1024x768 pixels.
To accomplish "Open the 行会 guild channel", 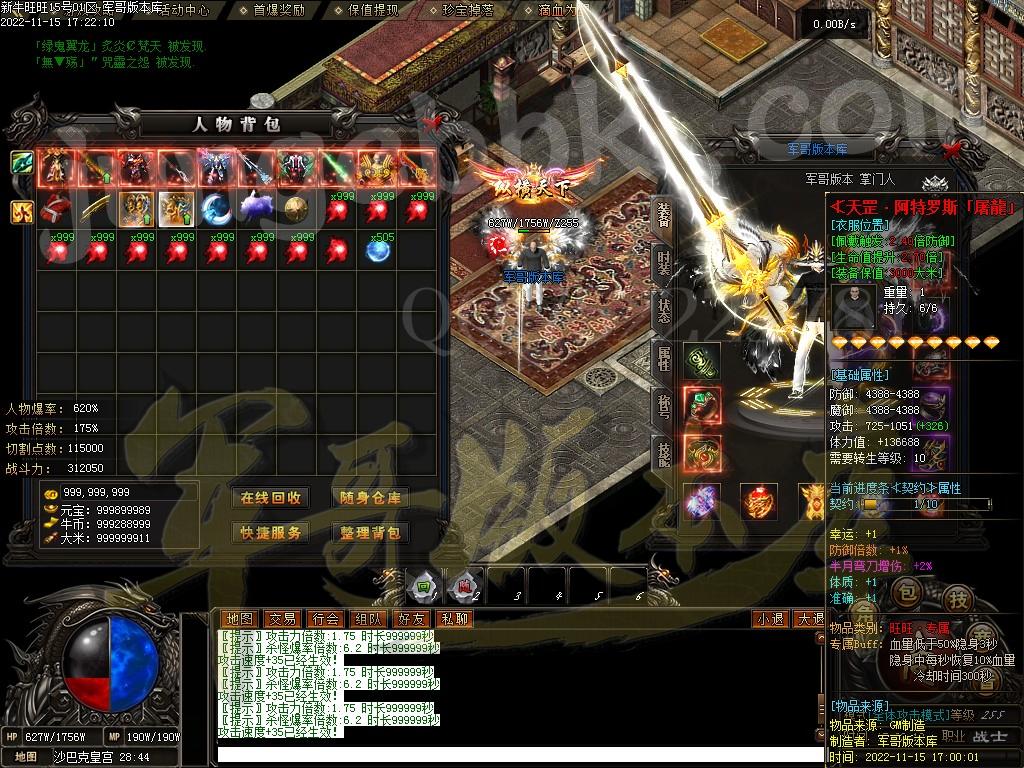I will [325, 619].
